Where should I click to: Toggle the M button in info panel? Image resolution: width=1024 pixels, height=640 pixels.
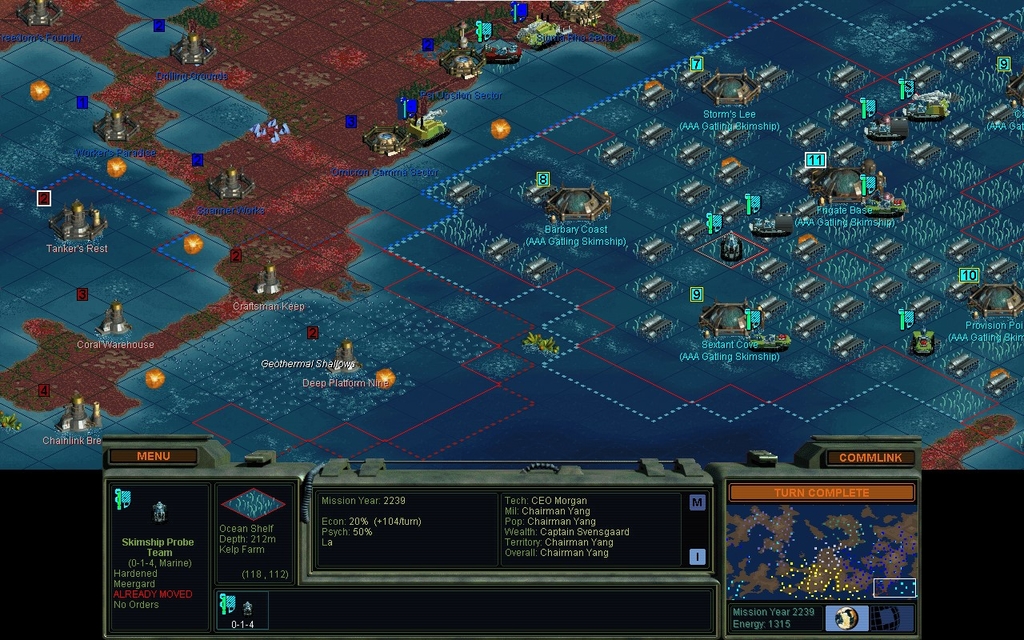[697, 503]
